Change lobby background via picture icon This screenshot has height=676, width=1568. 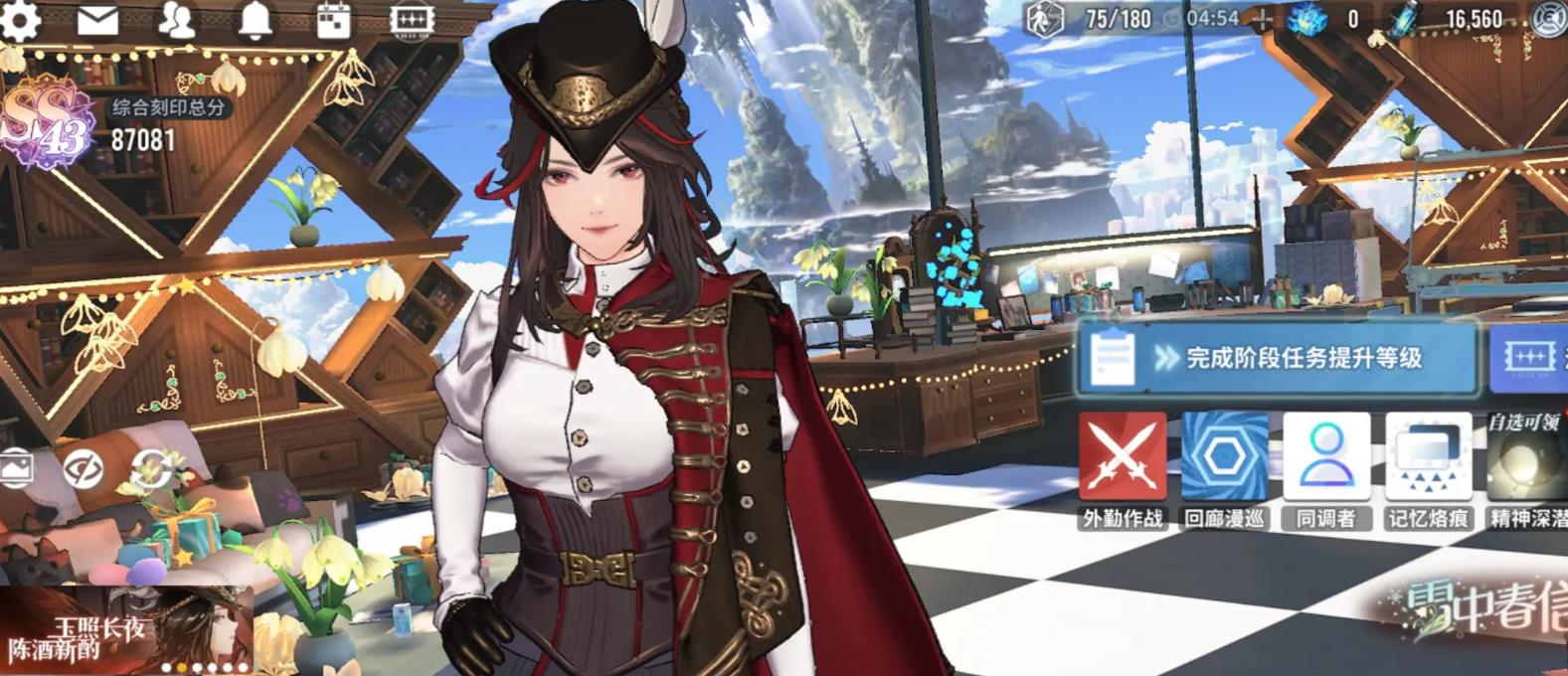16,468
